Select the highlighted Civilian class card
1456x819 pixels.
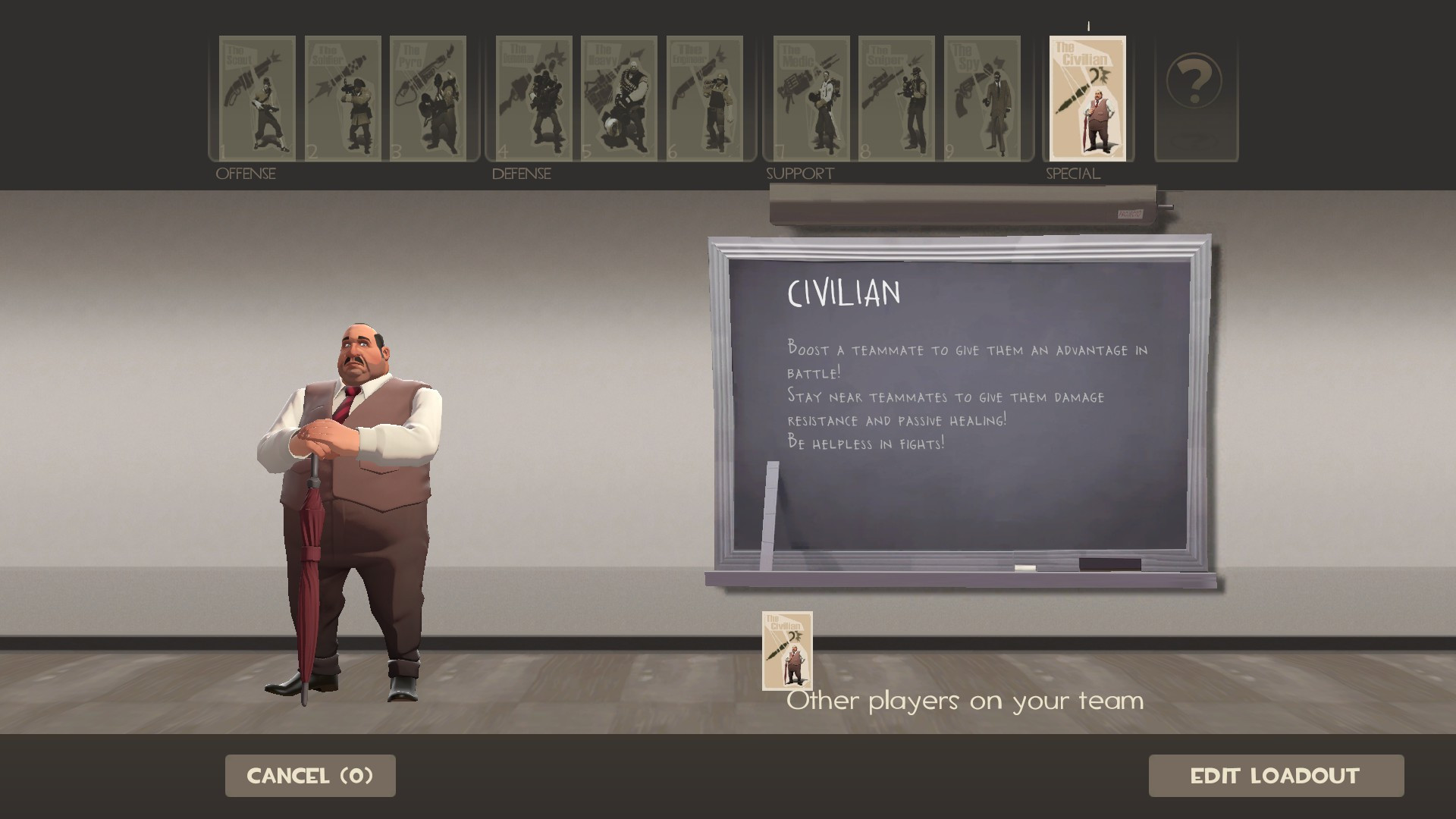[x=1087, y=99]
